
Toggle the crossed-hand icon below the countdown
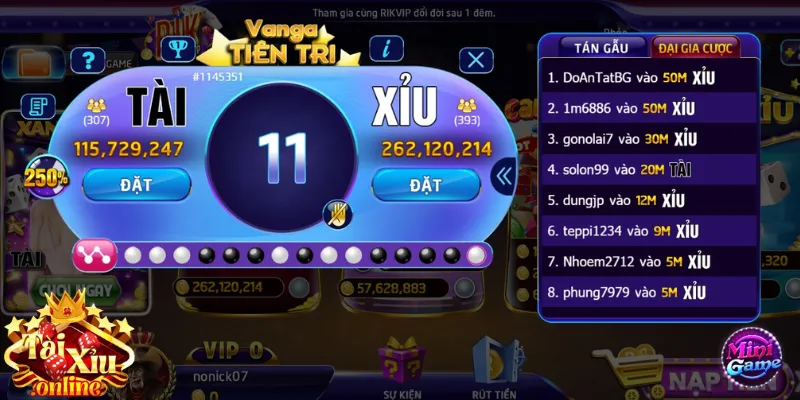335,212
